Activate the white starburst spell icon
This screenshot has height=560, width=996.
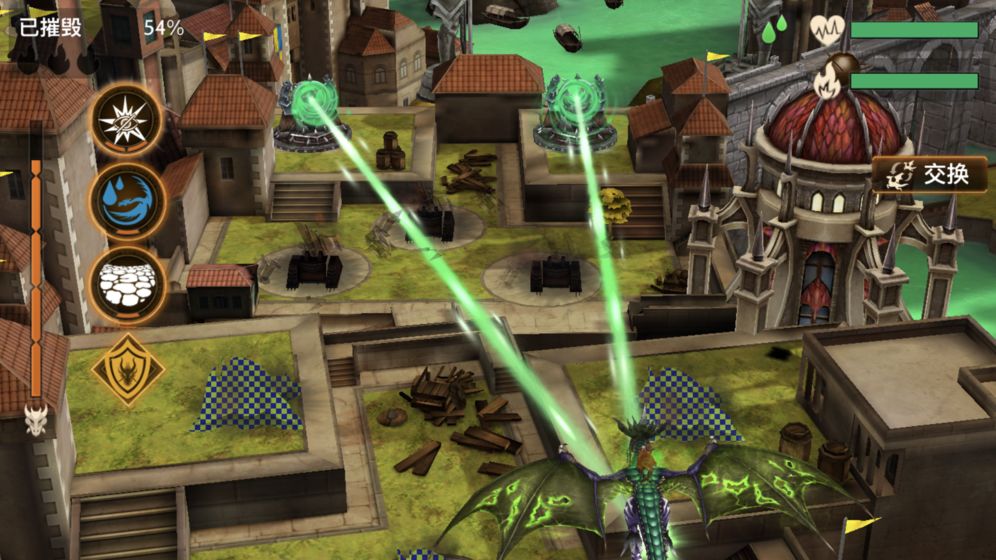click(127, 119)
